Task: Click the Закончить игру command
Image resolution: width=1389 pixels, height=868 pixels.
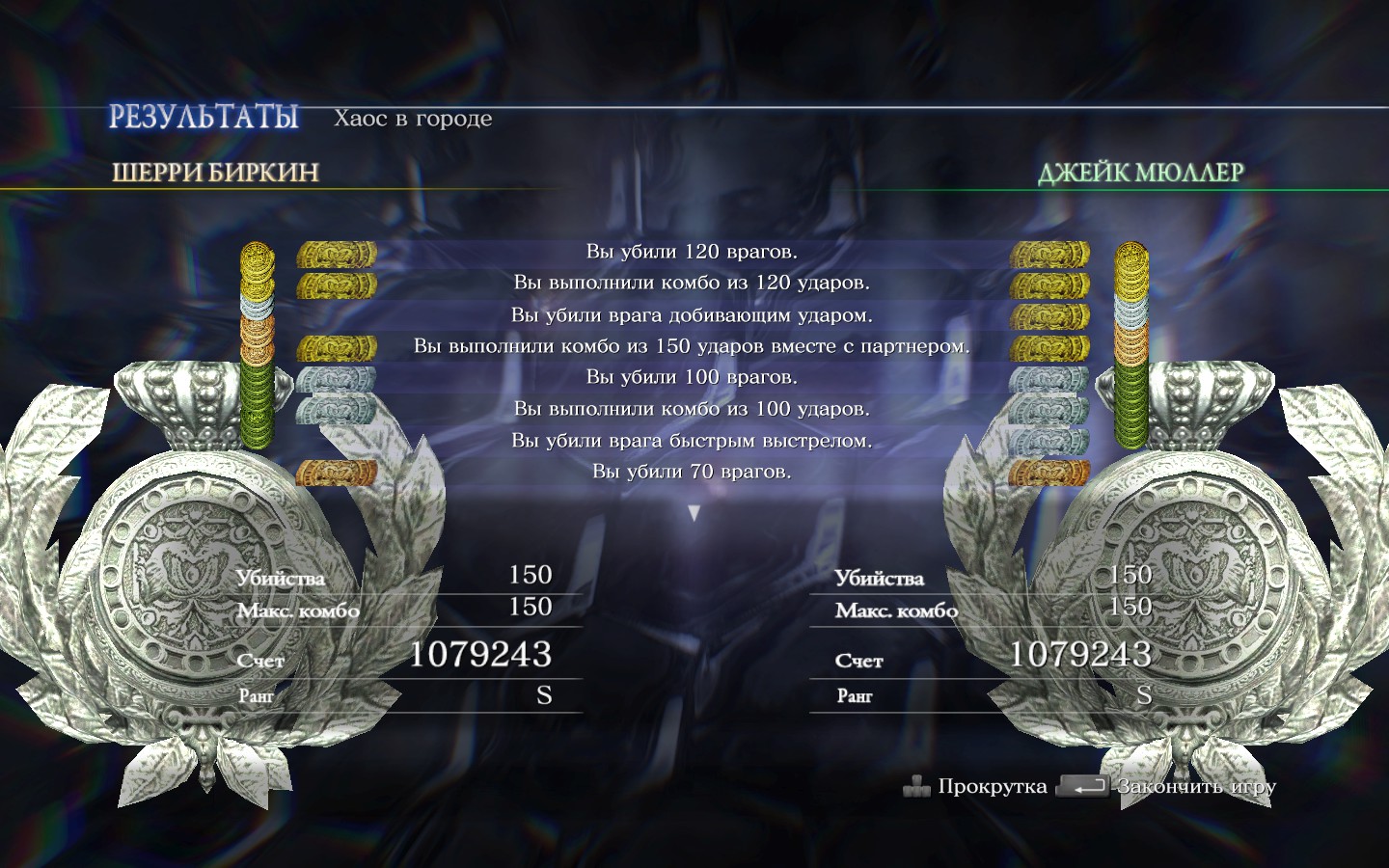Action: pos(1196,787)
